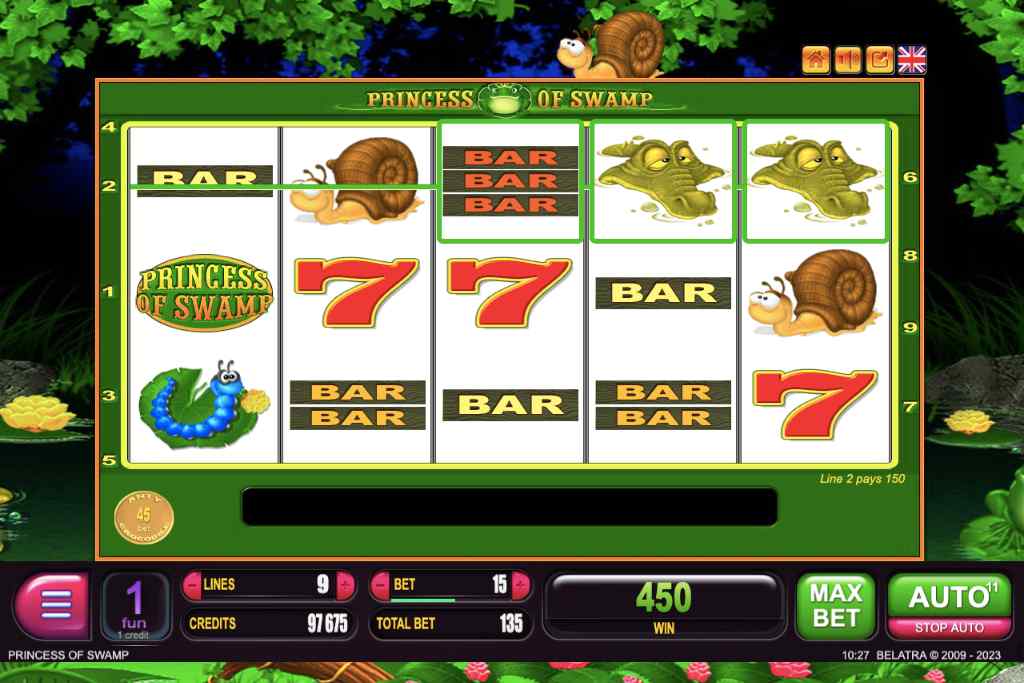The height and width of the screenshot is (683, 1024).
Task: Select payline number 6 marker
Action: (909, 177)
